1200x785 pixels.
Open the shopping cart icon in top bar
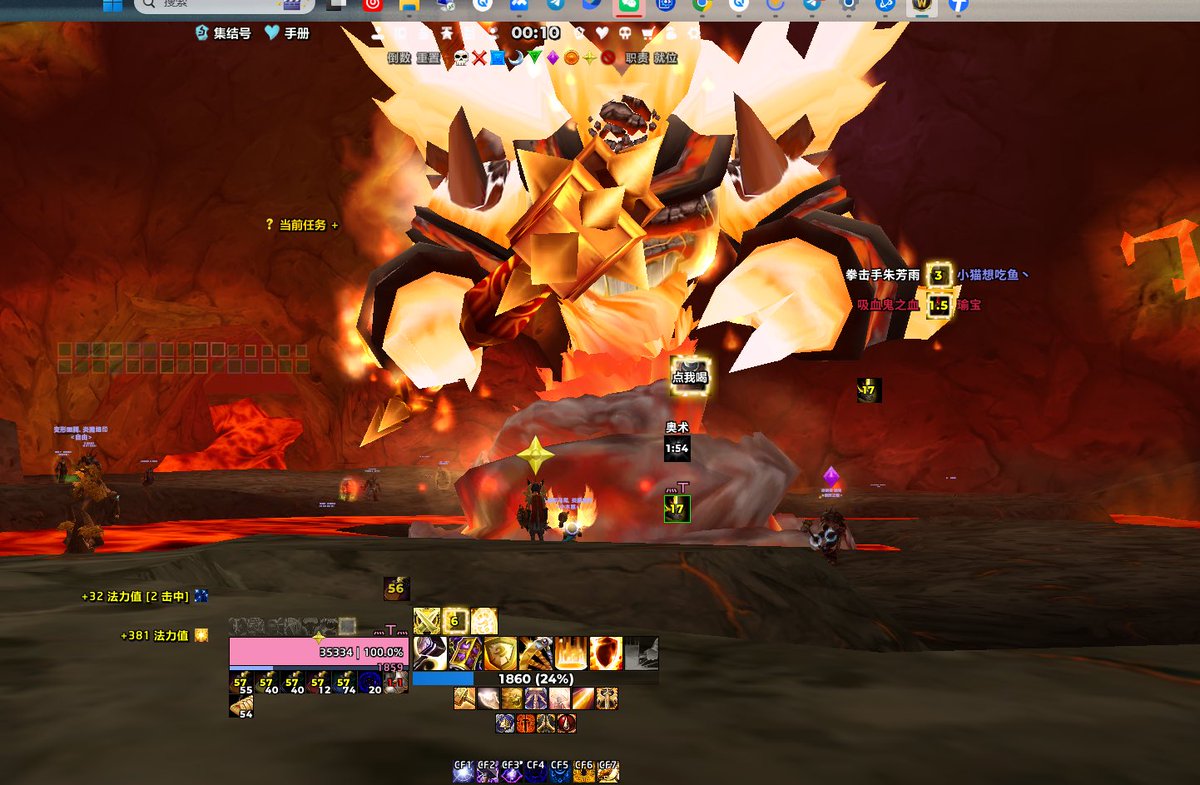647,33
